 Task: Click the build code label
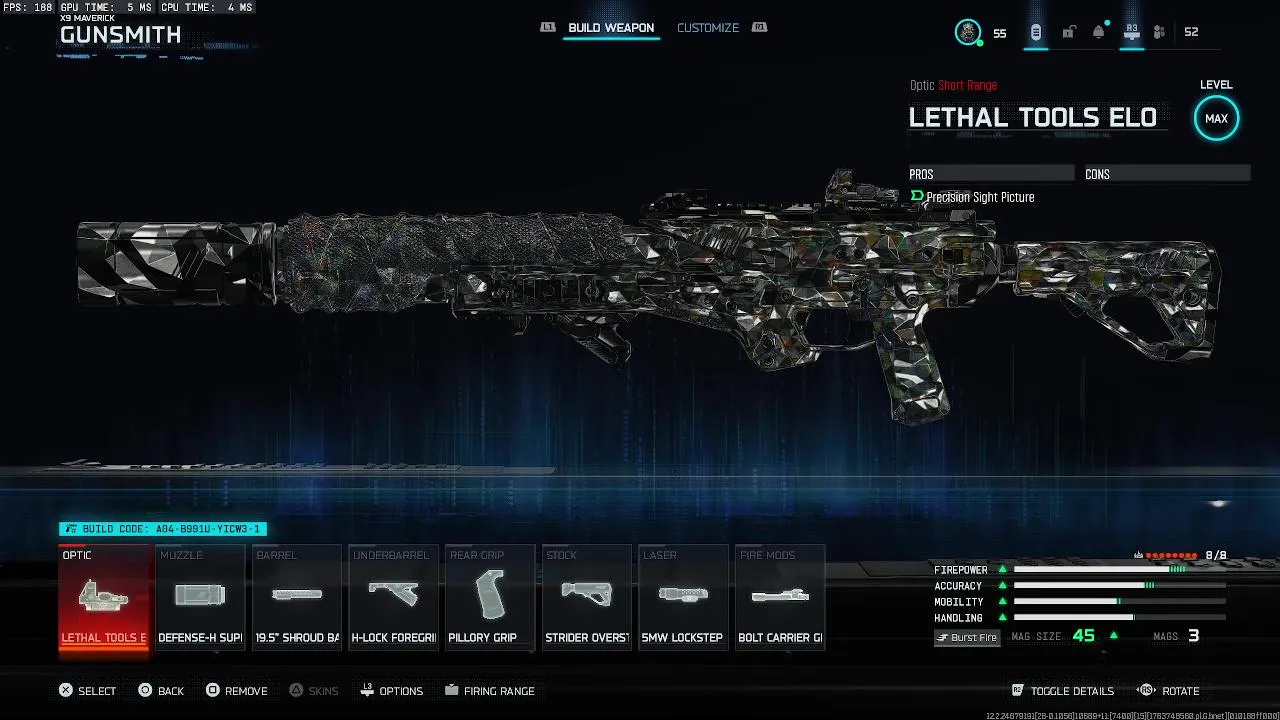[x=163, y=529]
